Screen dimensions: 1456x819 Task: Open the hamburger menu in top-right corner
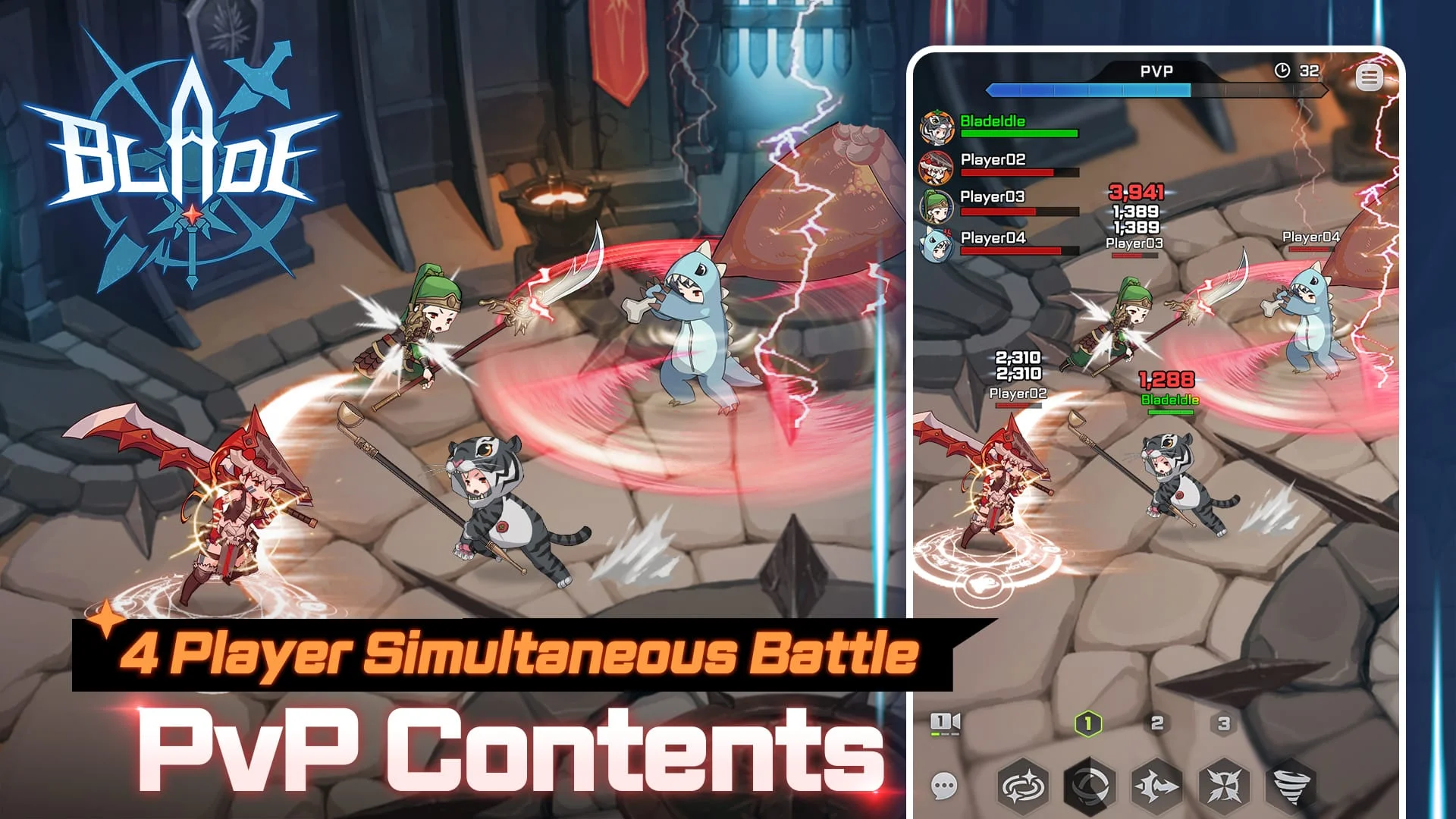[x=1368, y=78]
